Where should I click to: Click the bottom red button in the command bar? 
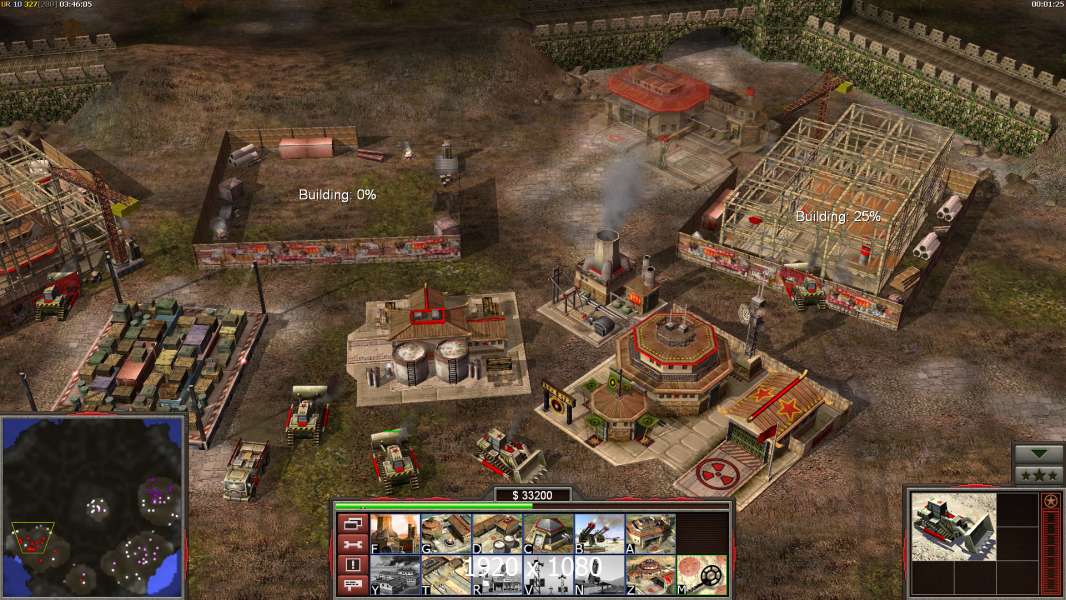tap(351, 586)
